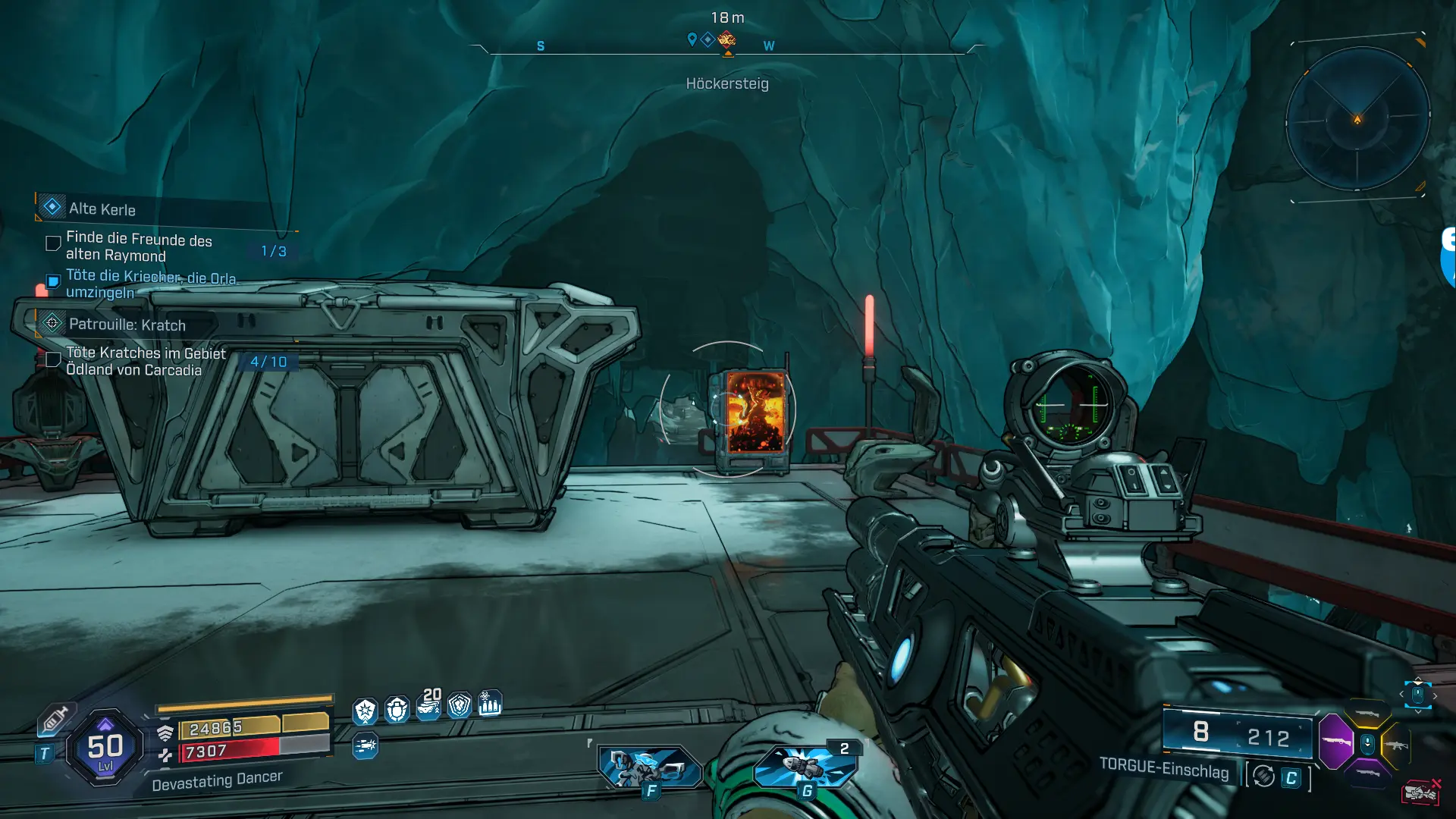1456x819 pixels.
Task: Tick the Finde die Freunde objective checkbox
Action: [x=53, y=243]
